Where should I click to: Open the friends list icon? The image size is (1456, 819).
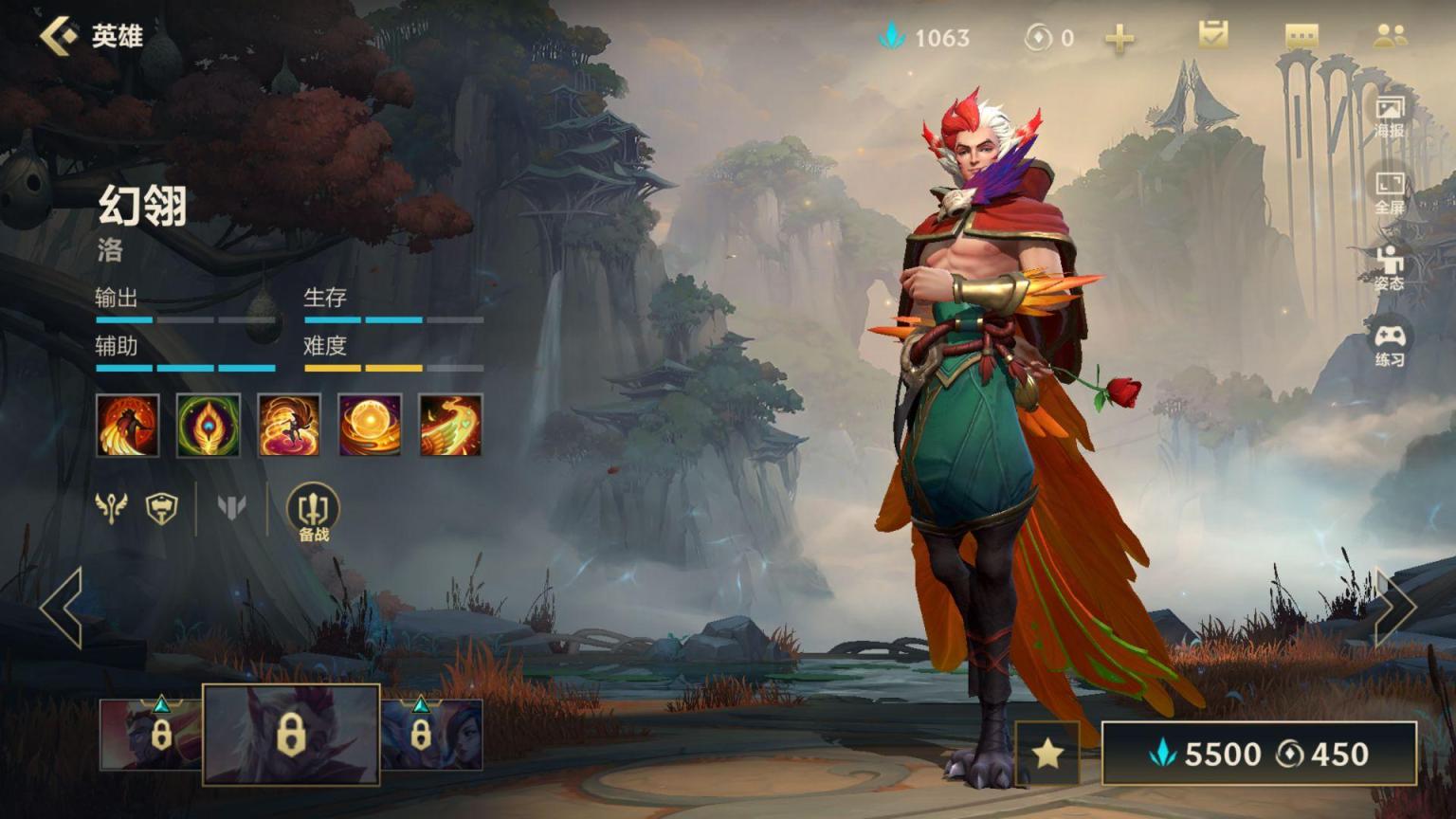click(x=1390, y=36)
